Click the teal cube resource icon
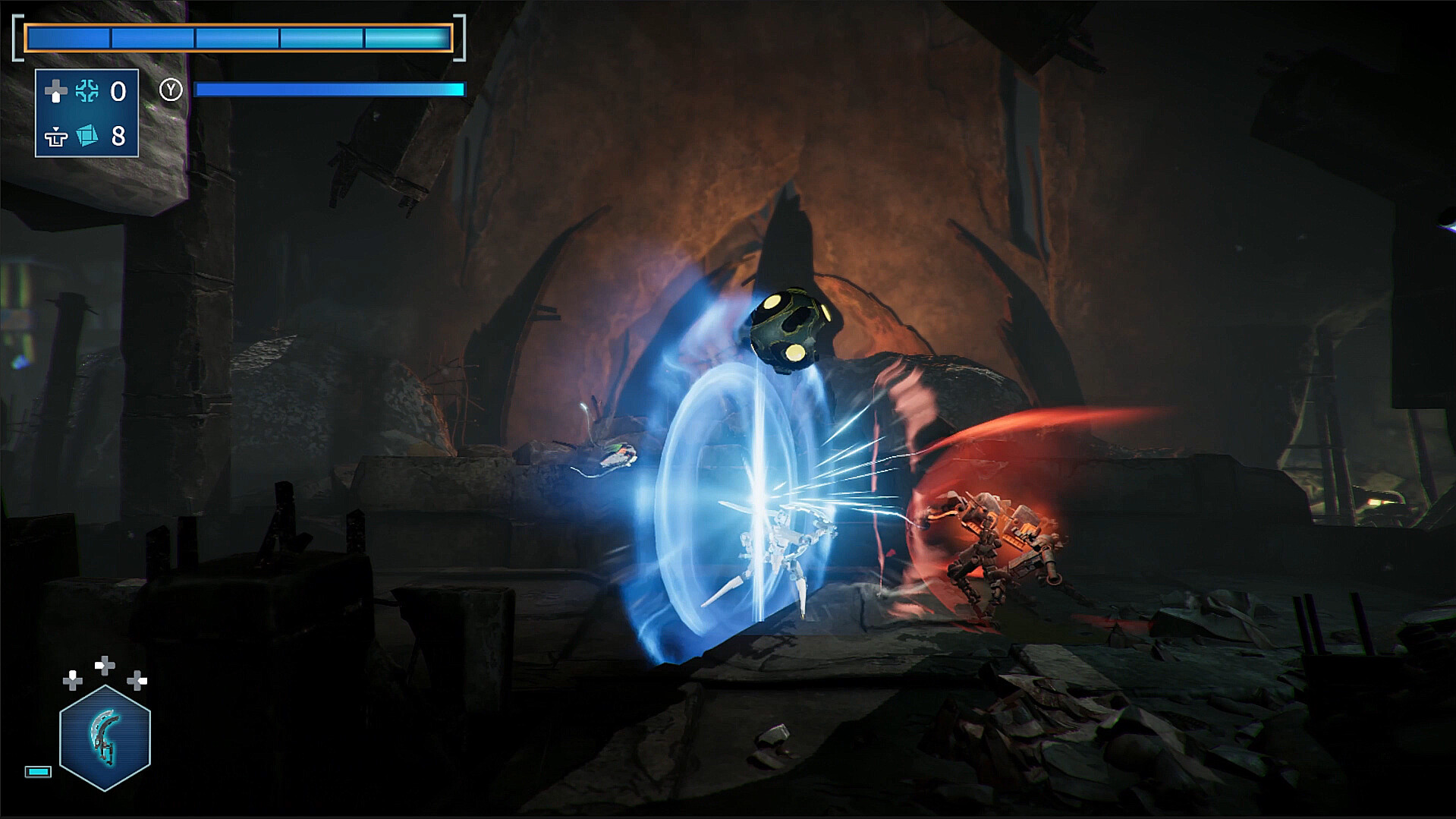Viewport: 1456px width, 819px height. [87, 136]
